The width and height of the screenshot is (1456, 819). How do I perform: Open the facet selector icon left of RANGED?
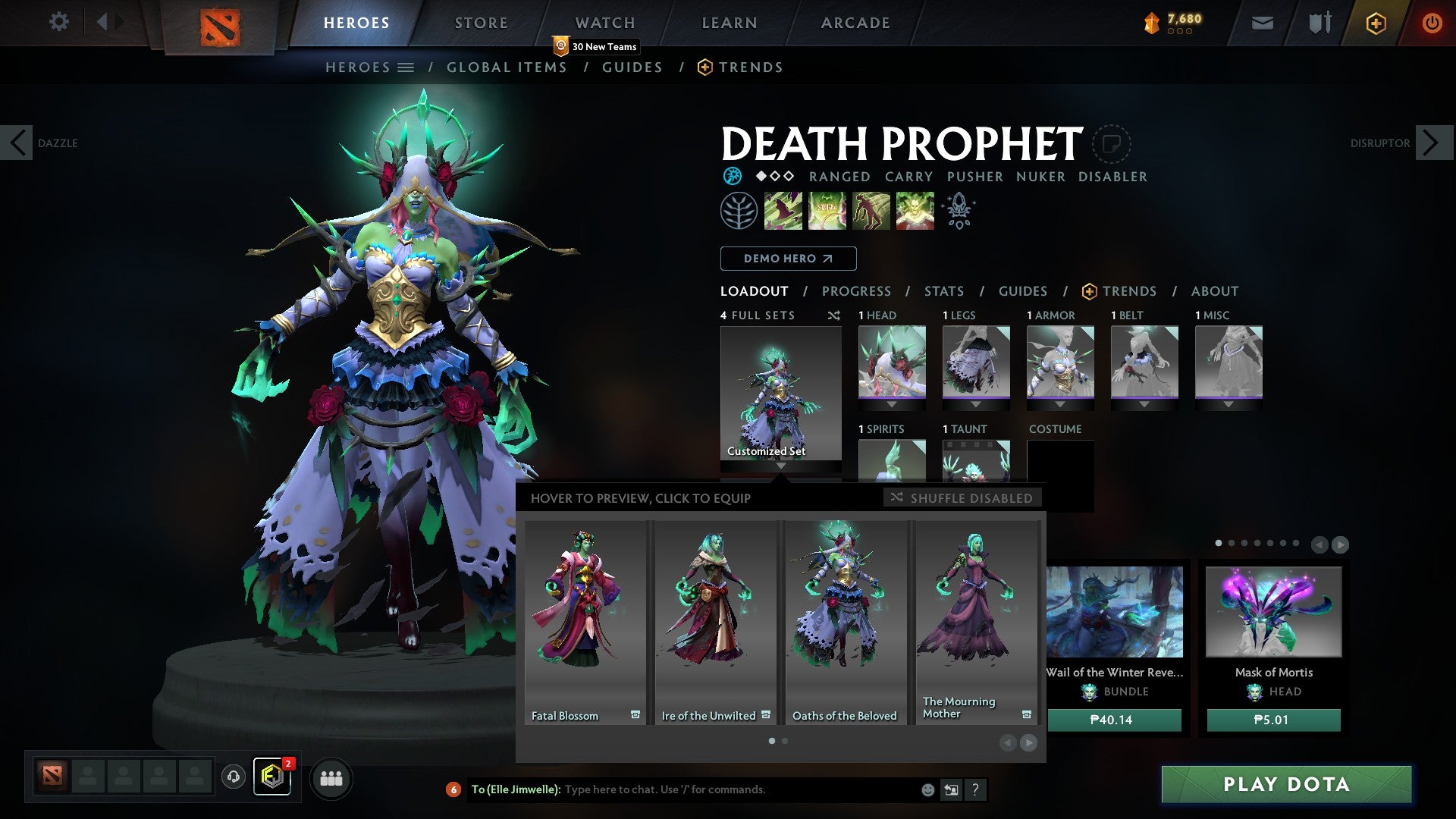click(x=733, y=176)
